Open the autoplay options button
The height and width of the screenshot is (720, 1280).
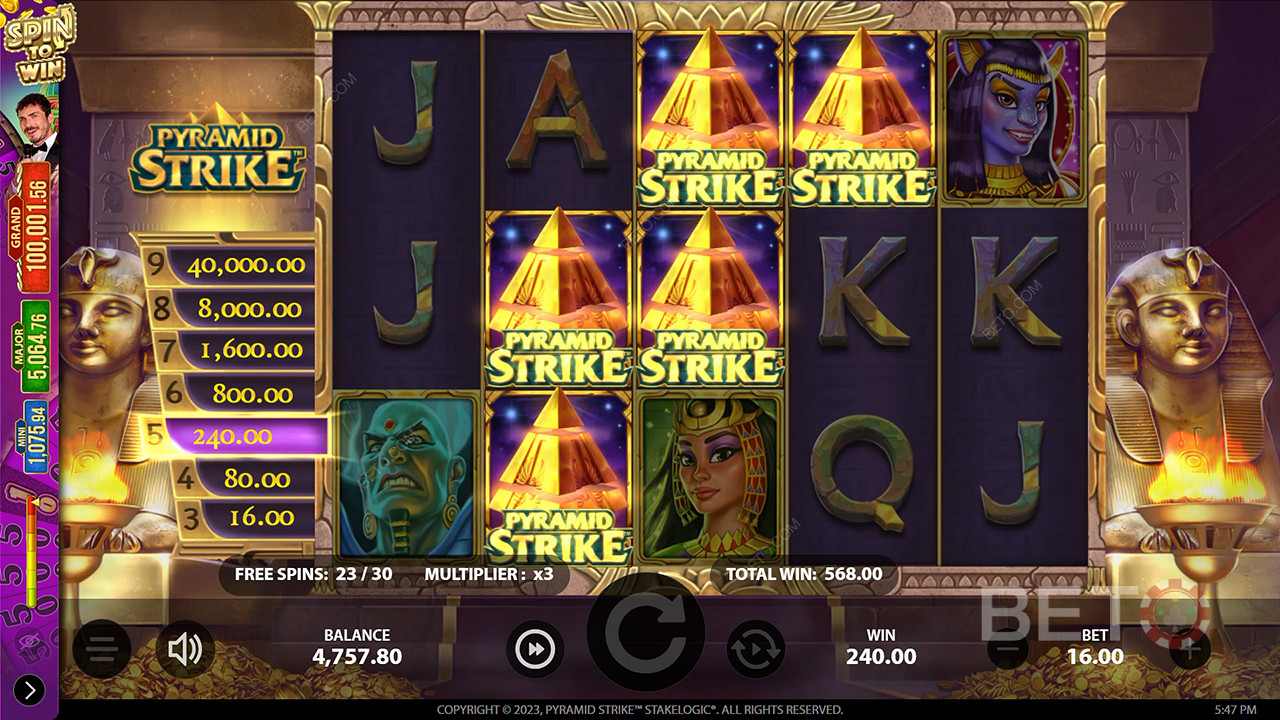pos(755,650)
